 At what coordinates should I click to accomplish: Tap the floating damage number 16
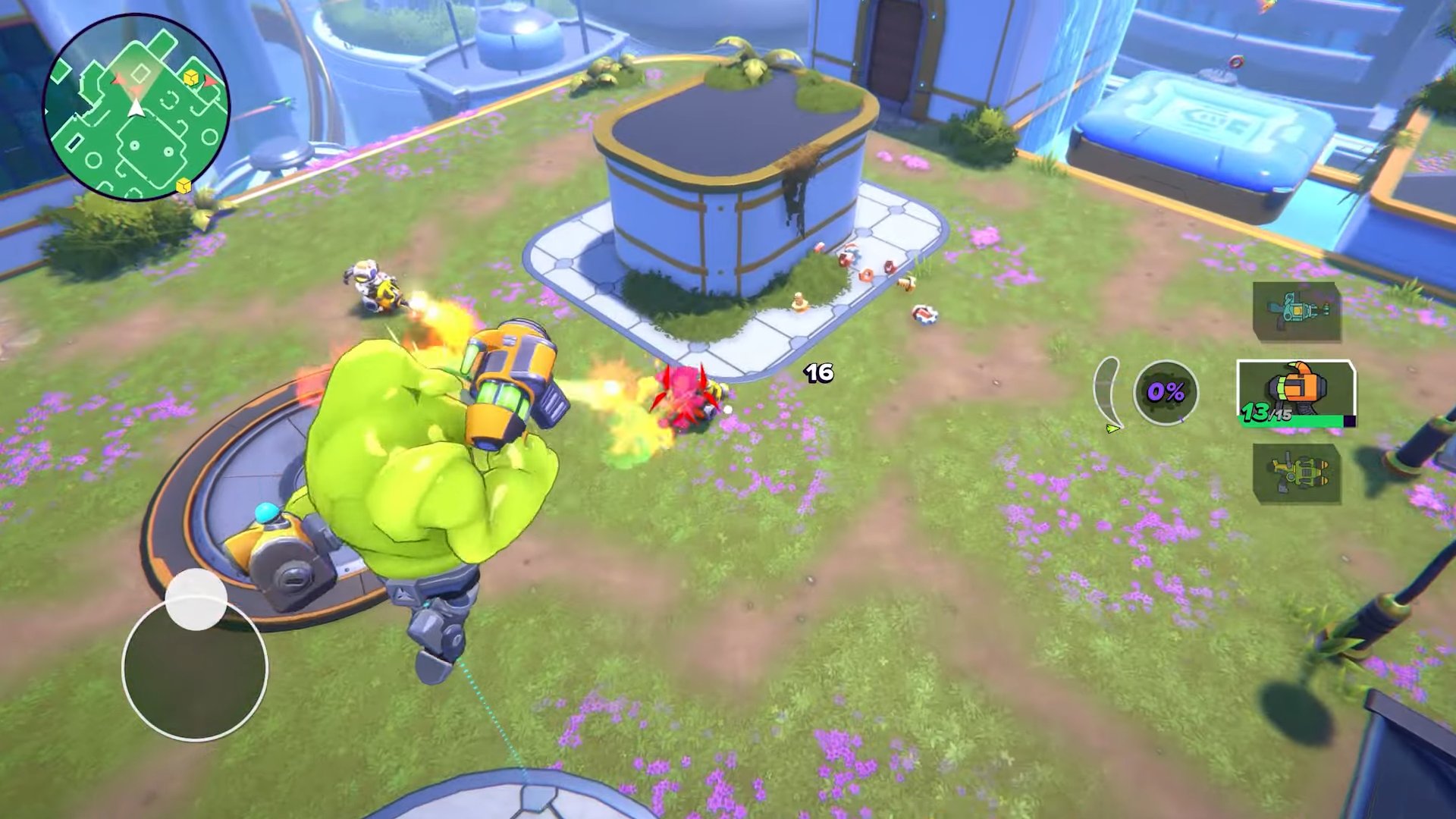pyautogui.click(x=817, y=372)
